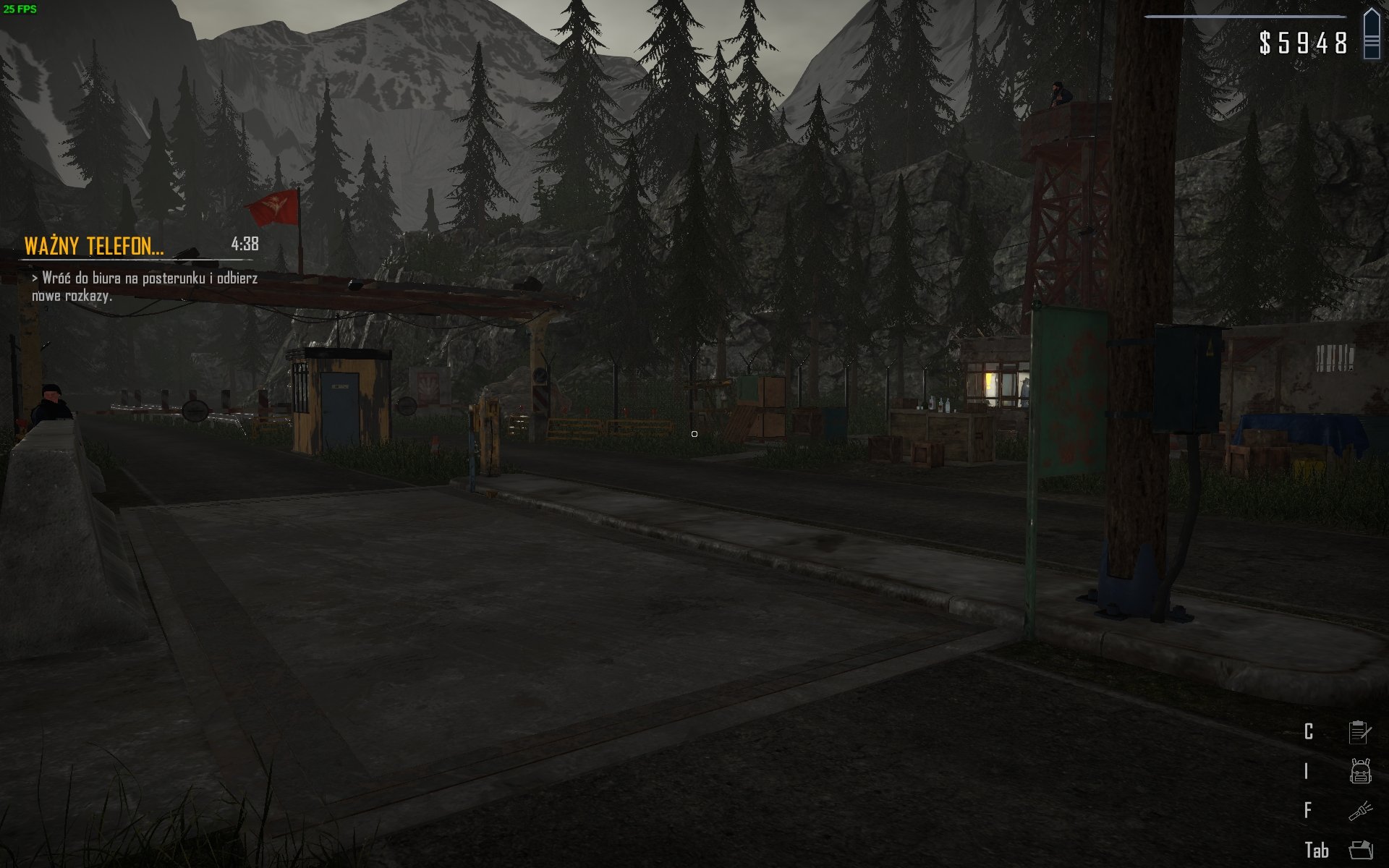Toggle the flashlight icon
The image size is (1389, 868).
[x=1360, y=810]
